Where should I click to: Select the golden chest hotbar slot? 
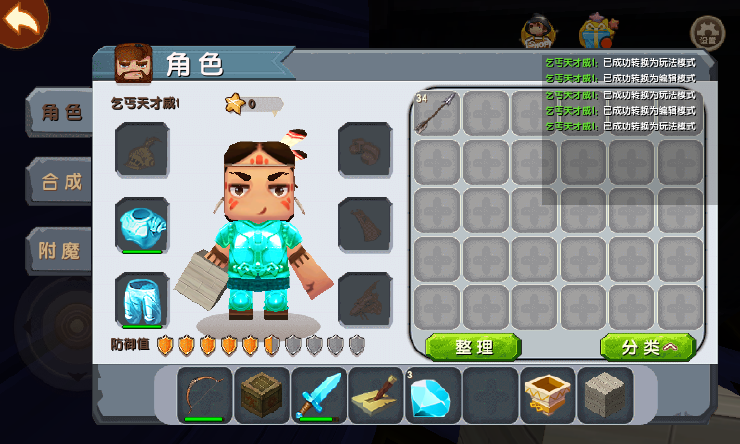click(x=548, y=394)
